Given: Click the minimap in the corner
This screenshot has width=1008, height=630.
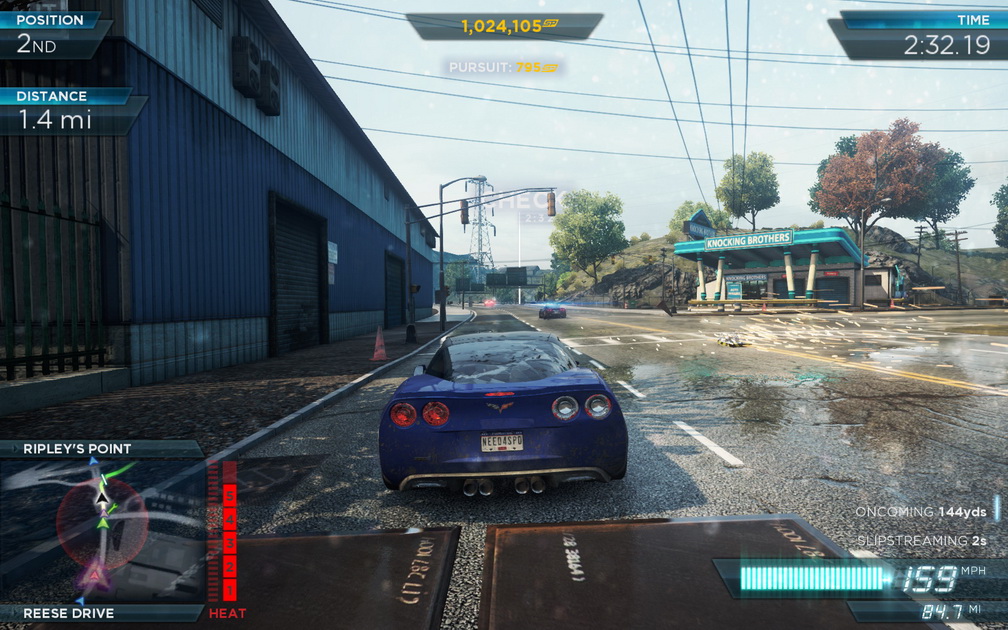Looking at the screenshot, I should (102, 530).
